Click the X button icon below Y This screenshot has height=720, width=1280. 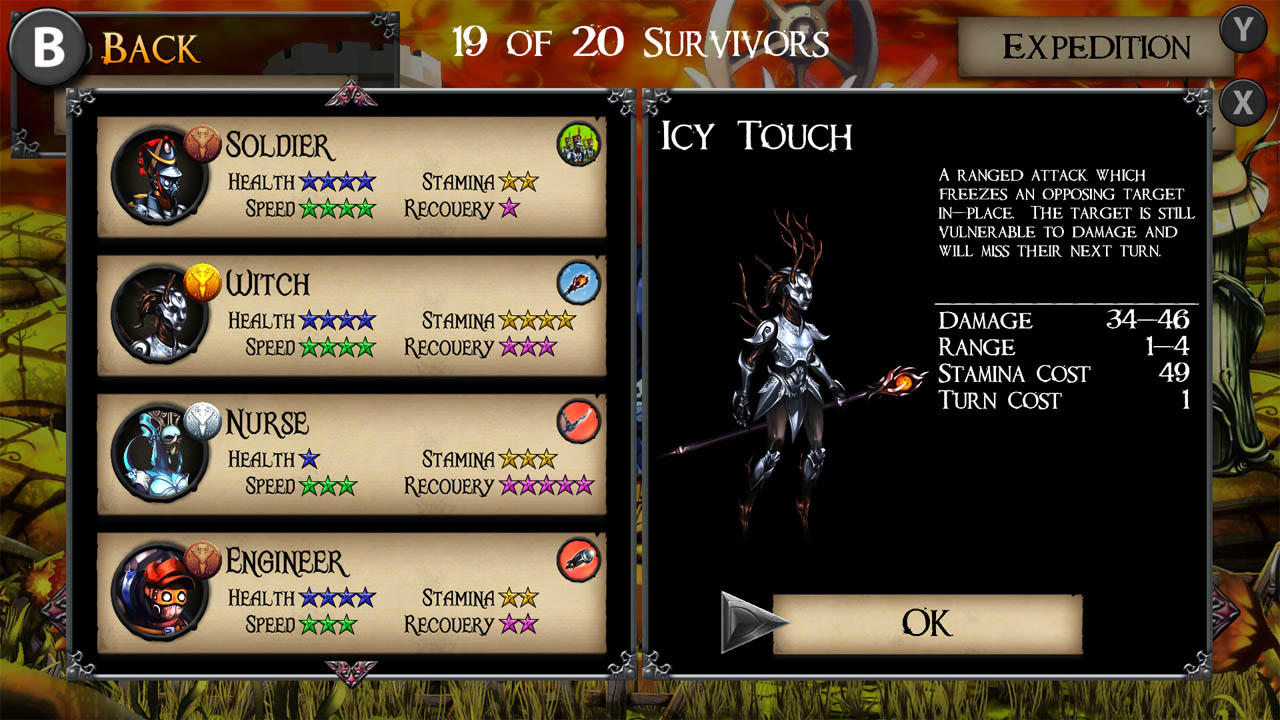tap(1243, 101)
